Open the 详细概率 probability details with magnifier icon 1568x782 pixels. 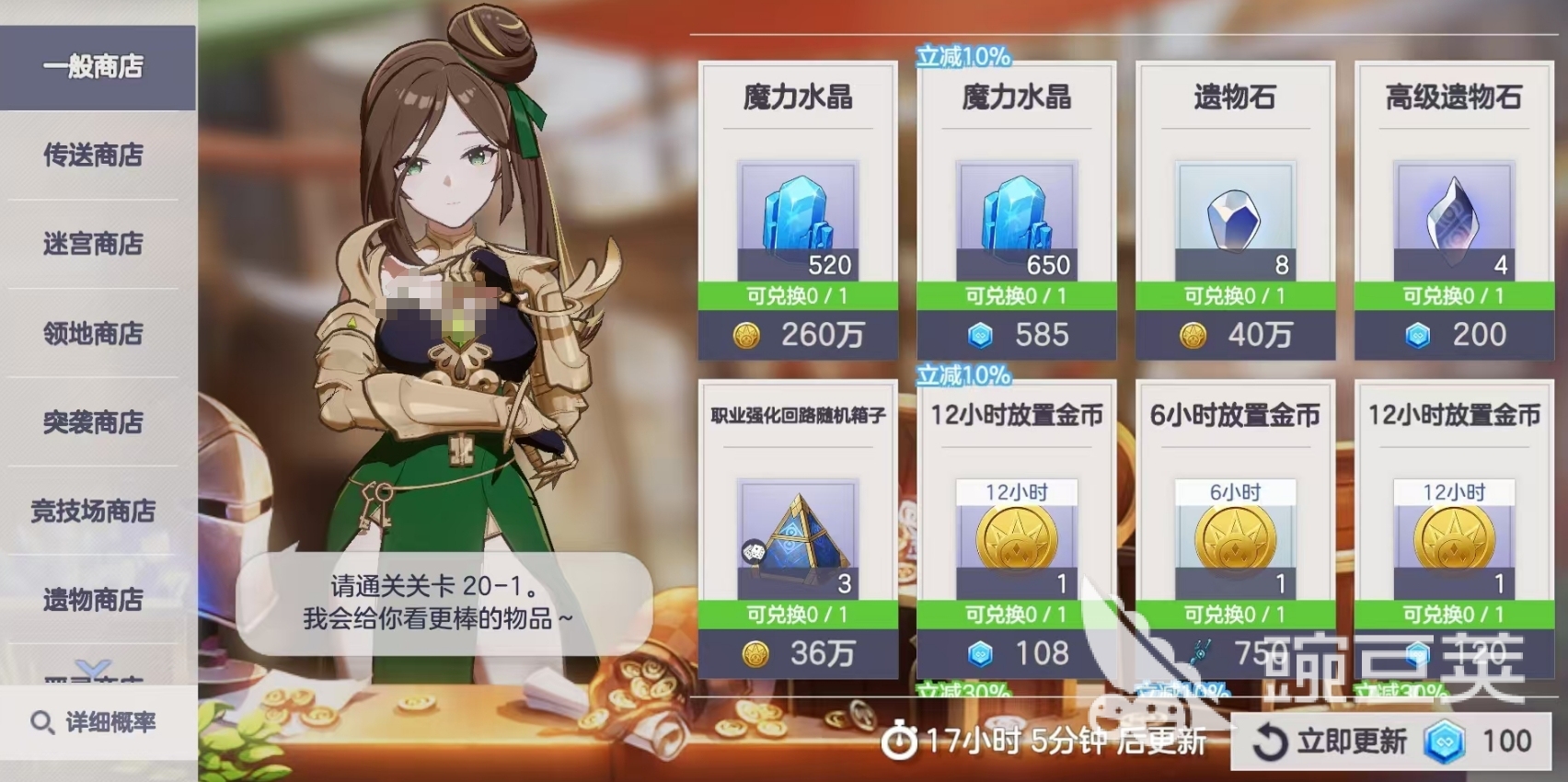pyautogui.click(x=99, y=723)
